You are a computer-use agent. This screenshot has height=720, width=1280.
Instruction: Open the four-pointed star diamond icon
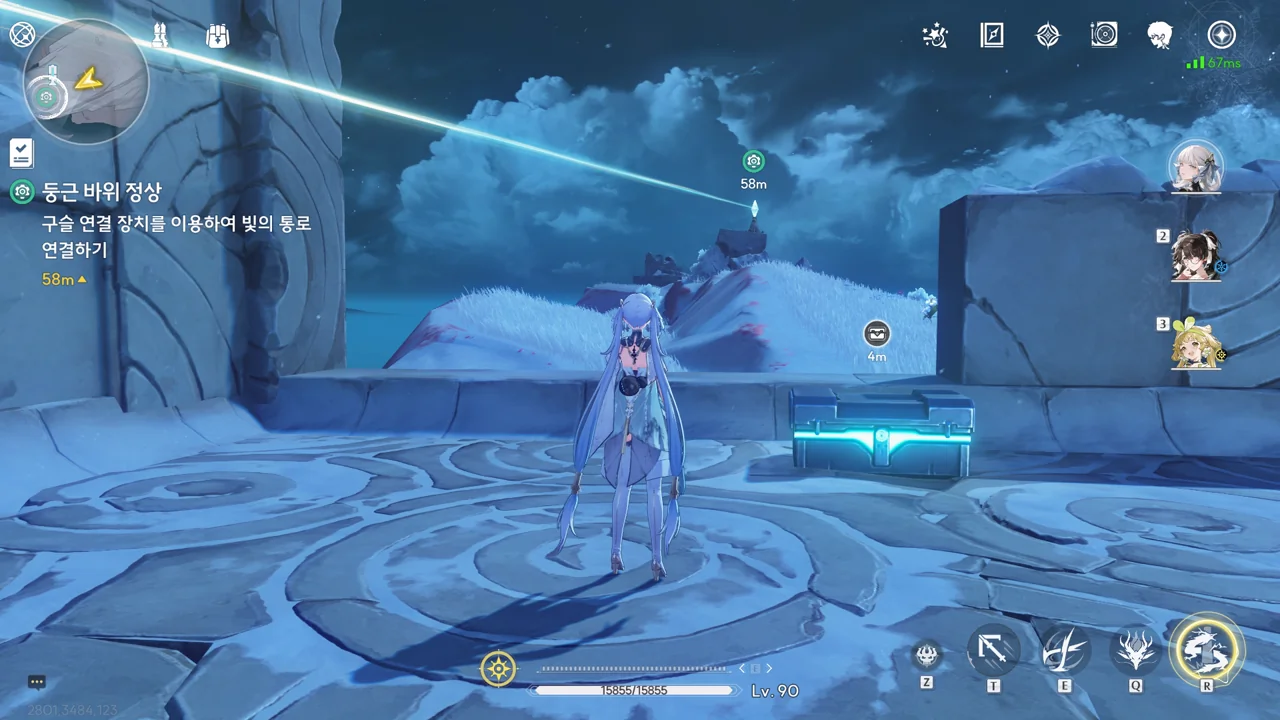(1047, 36)
